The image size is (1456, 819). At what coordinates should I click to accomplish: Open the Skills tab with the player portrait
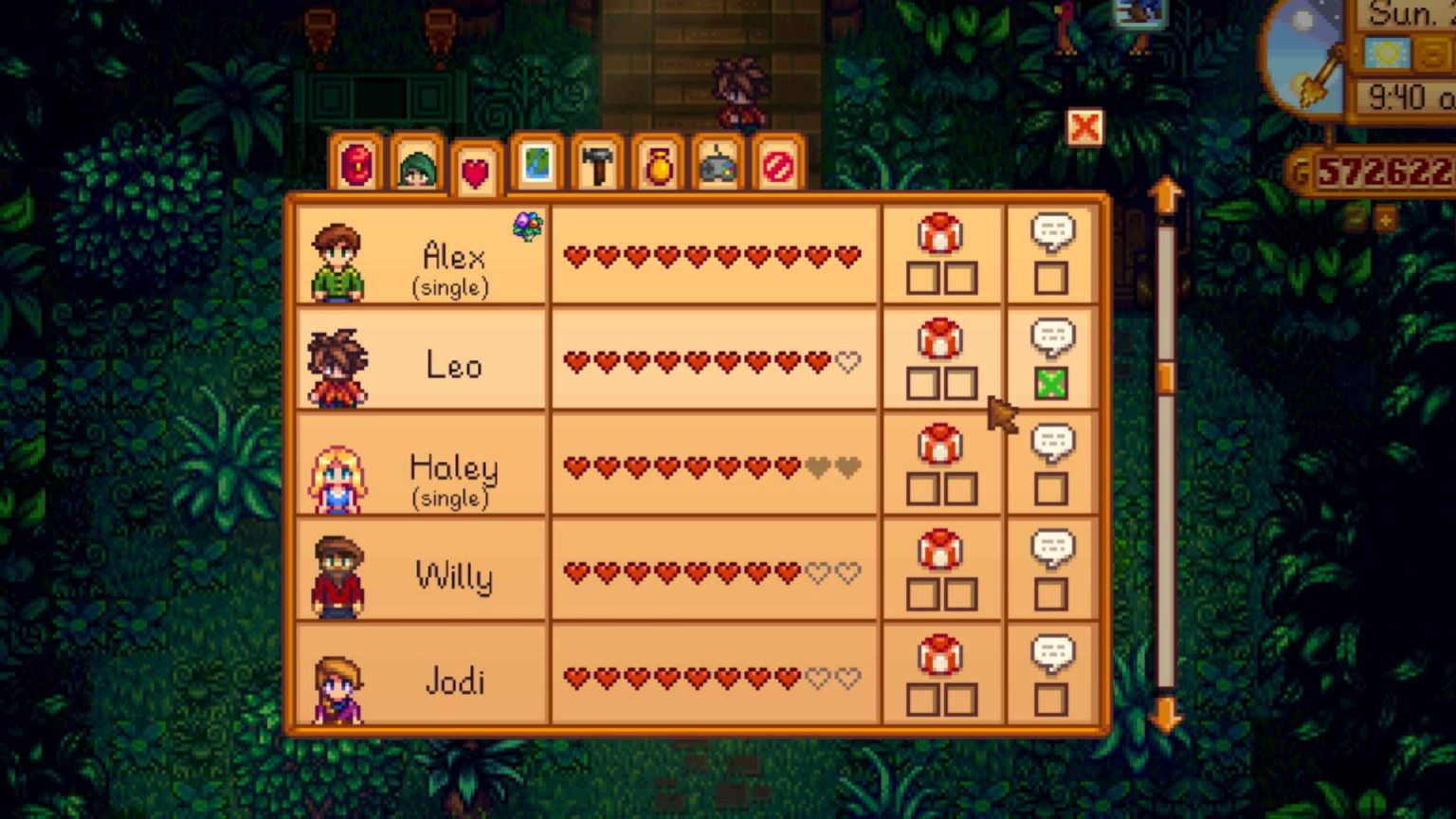click(x=417, y=167)
